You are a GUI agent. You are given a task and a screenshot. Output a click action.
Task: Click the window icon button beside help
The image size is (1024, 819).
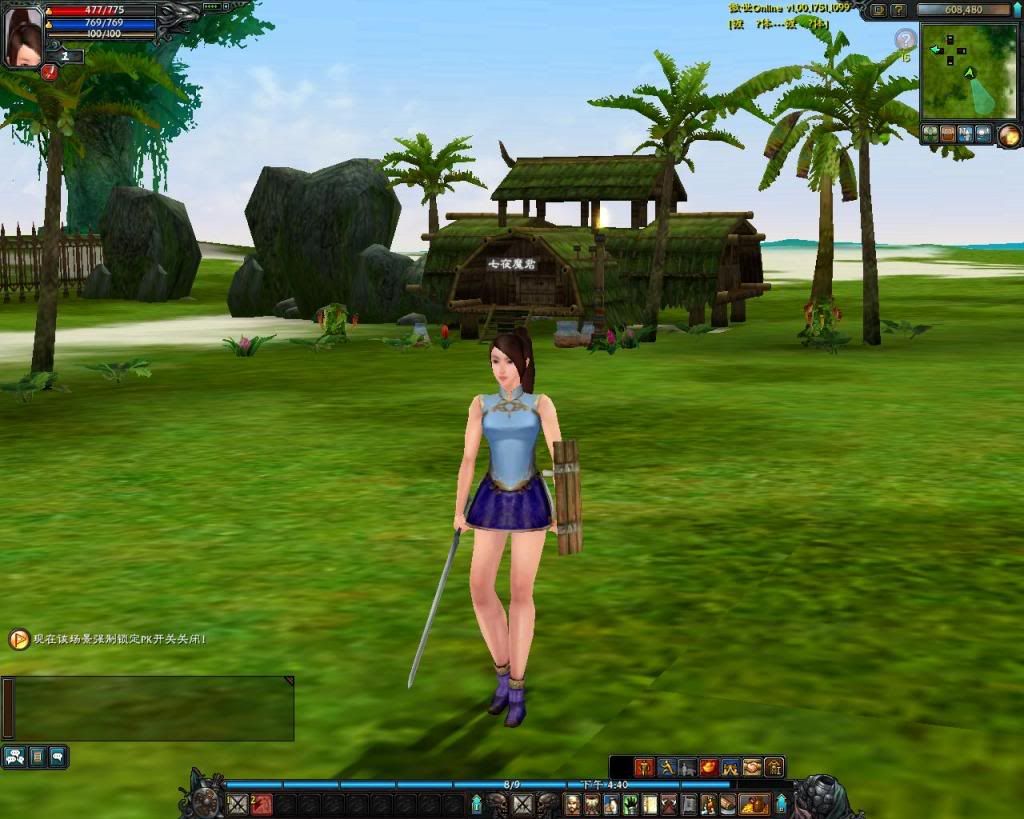878,10
